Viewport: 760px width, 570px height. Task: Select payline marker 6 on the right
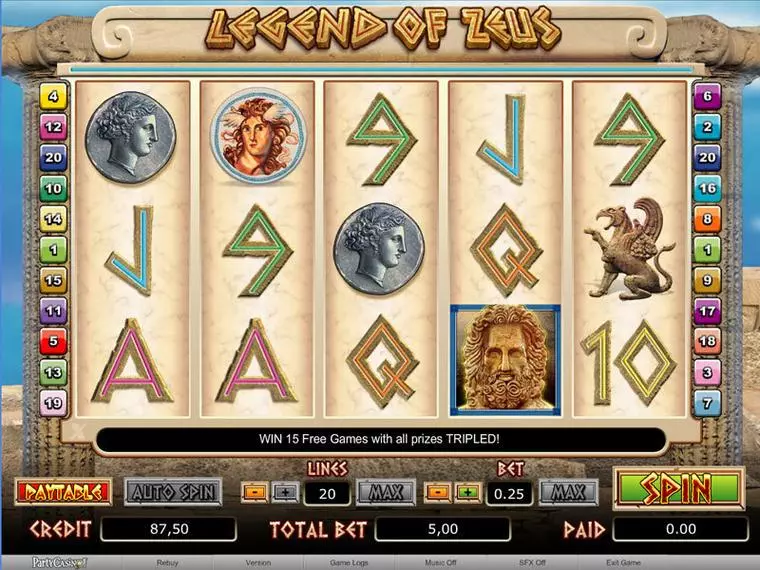point(708,98)
